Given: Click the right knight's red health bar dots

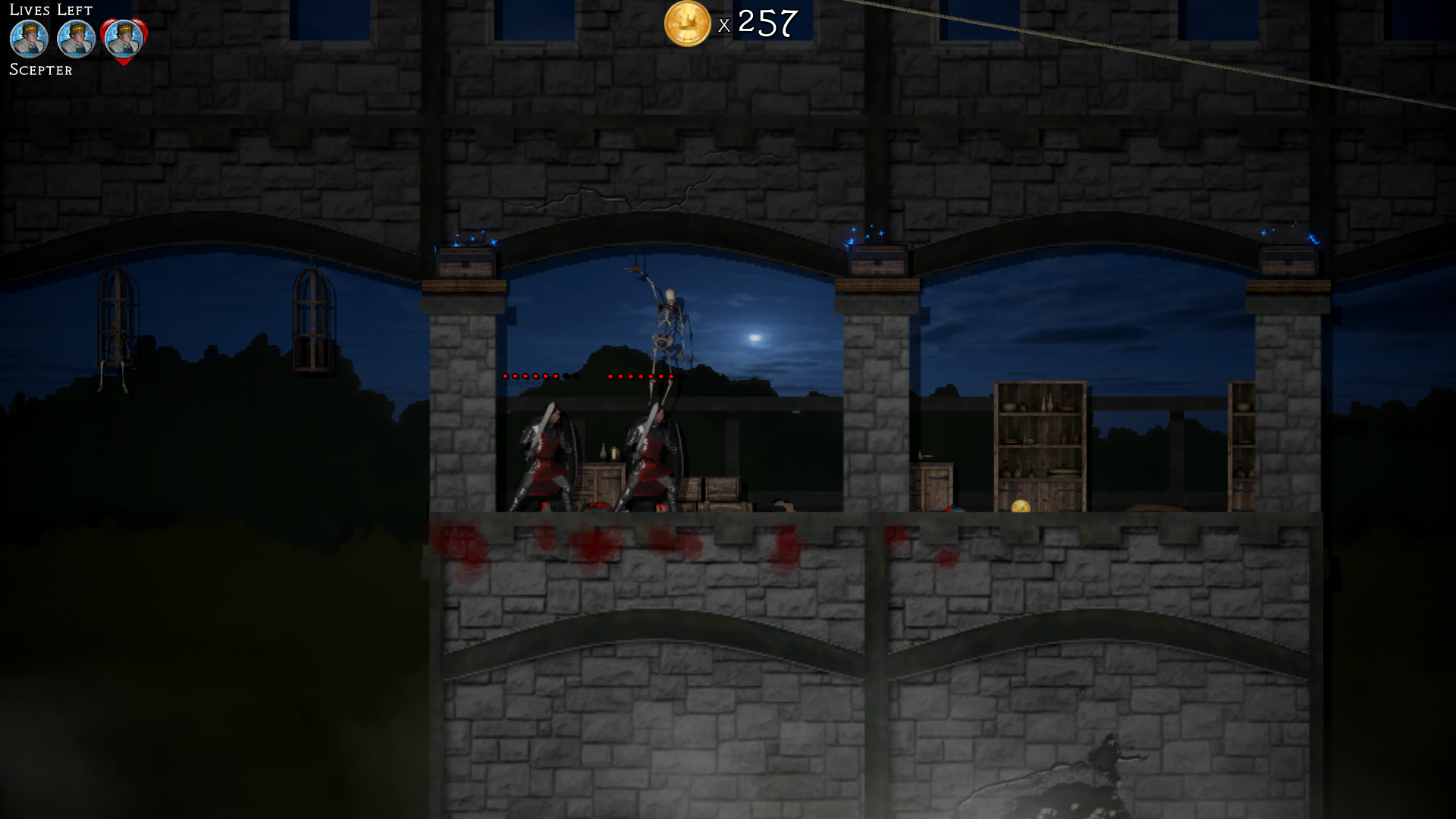Looking at the screenshot, I should point(641,375).
